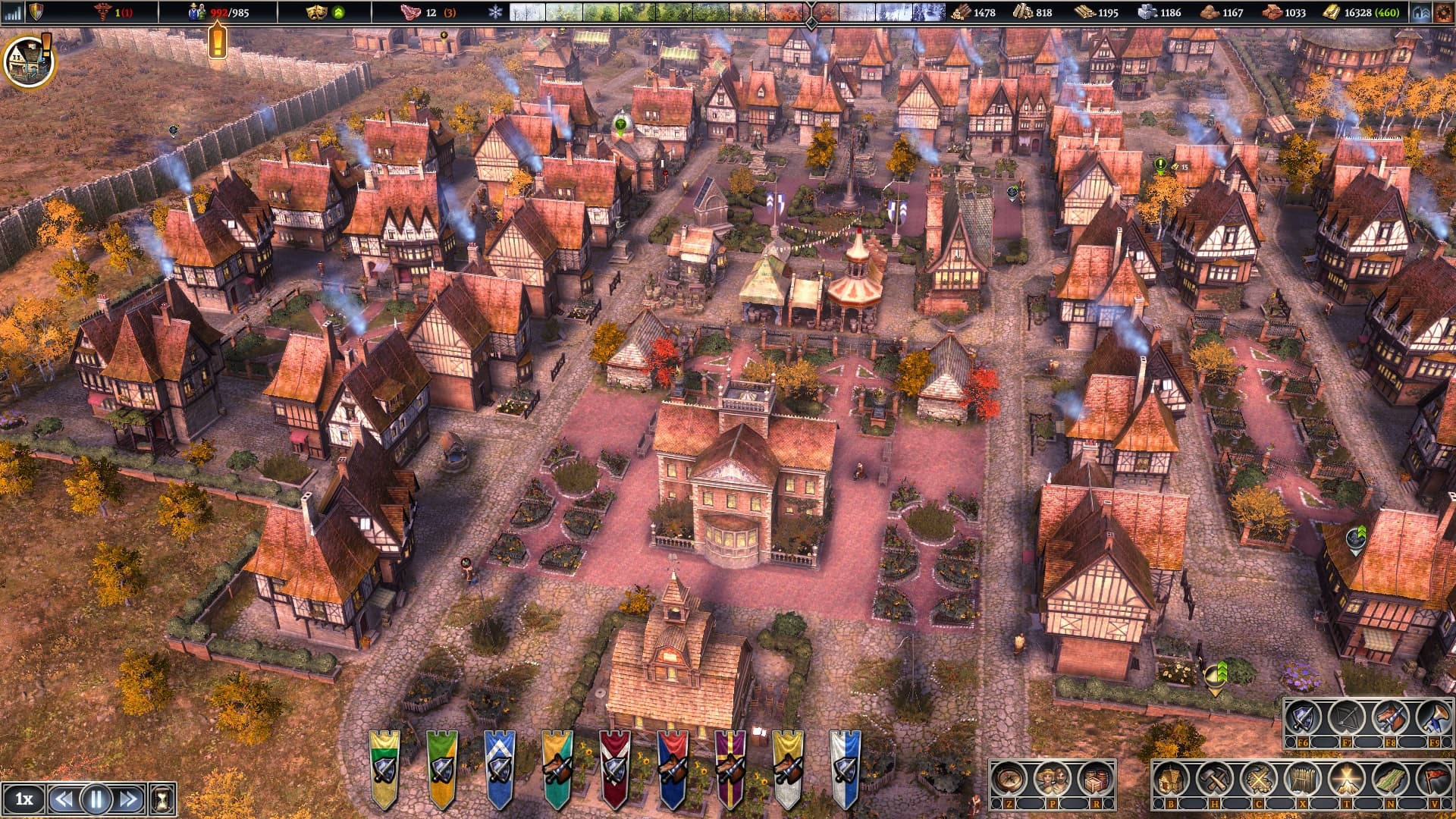
Task: Select the white banner with blue stripe
Action: [846, 767]
